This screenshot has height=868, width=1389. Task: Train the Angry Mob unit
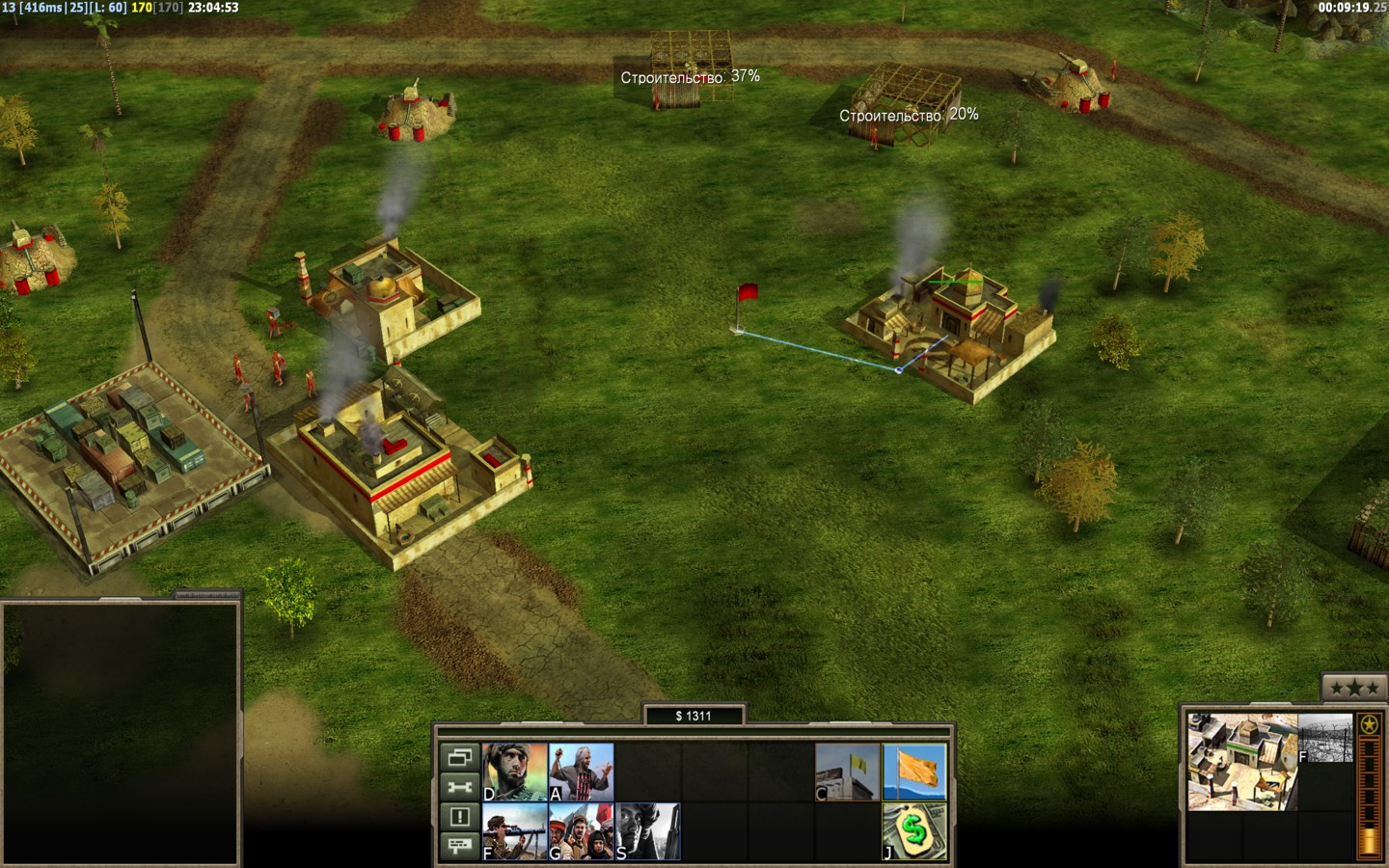(581, 831)
